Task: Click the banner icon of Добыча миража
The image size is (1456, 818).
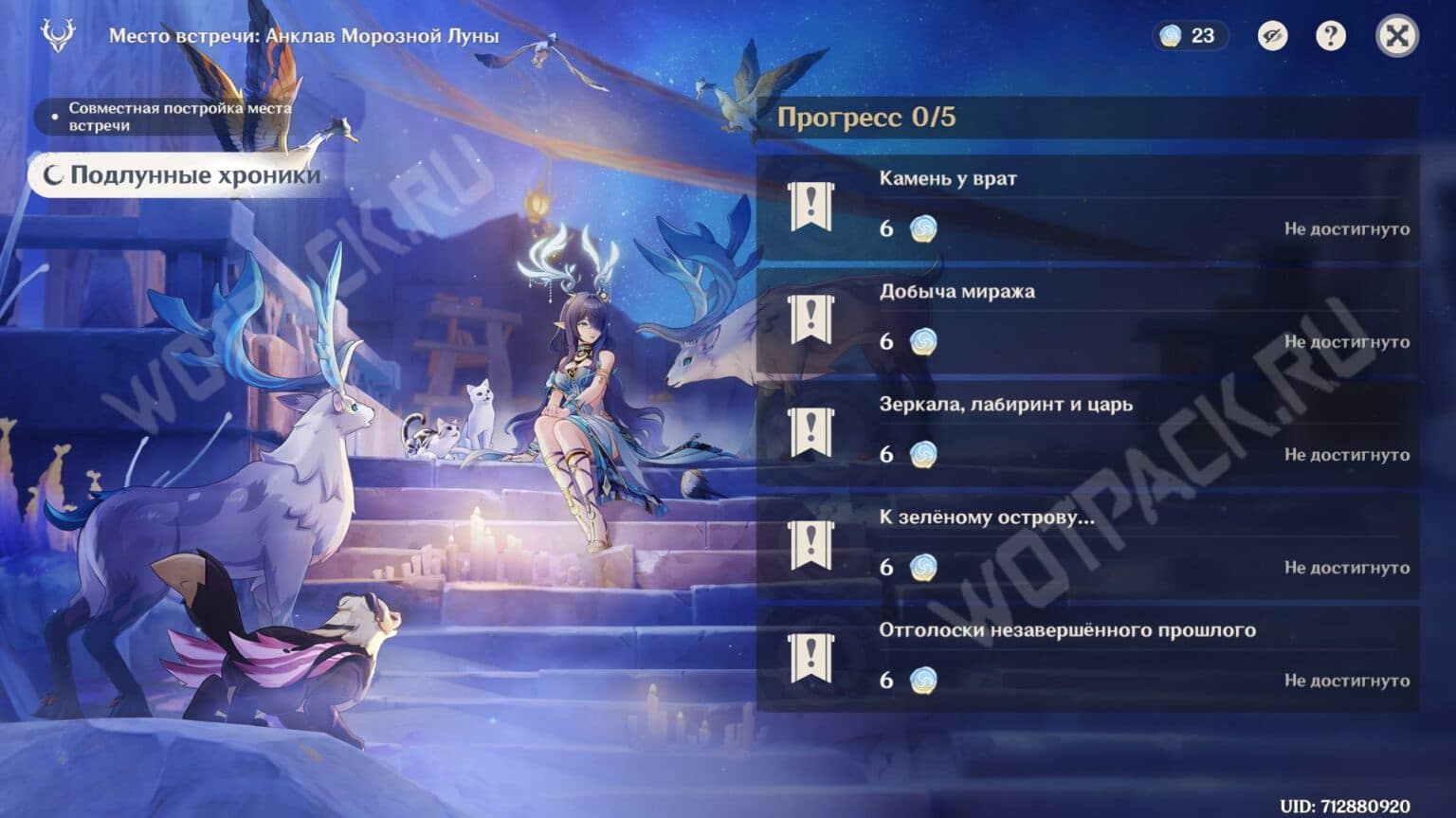Action: [810, 321]
